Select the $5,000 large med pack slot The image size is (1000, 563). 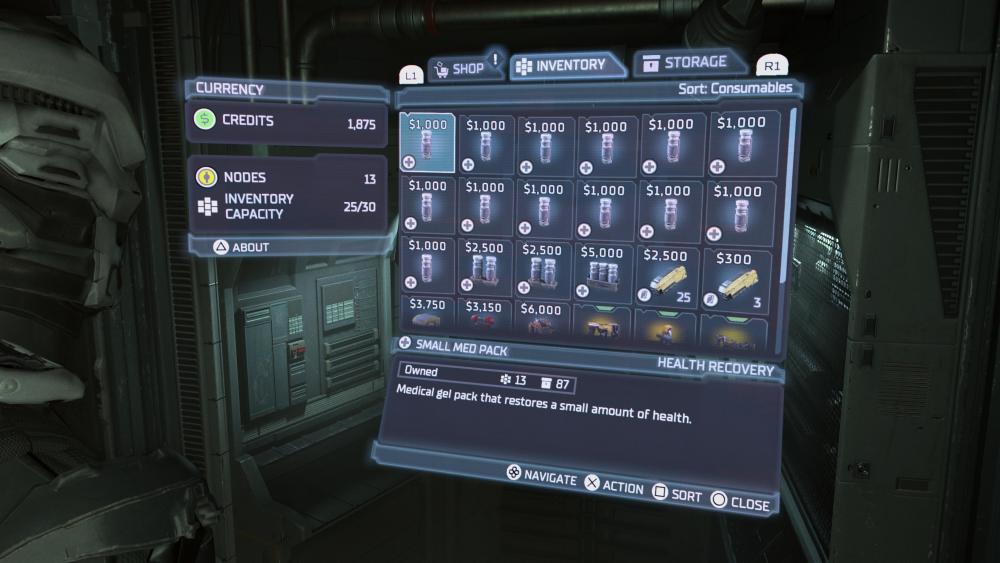pos(606,266)
